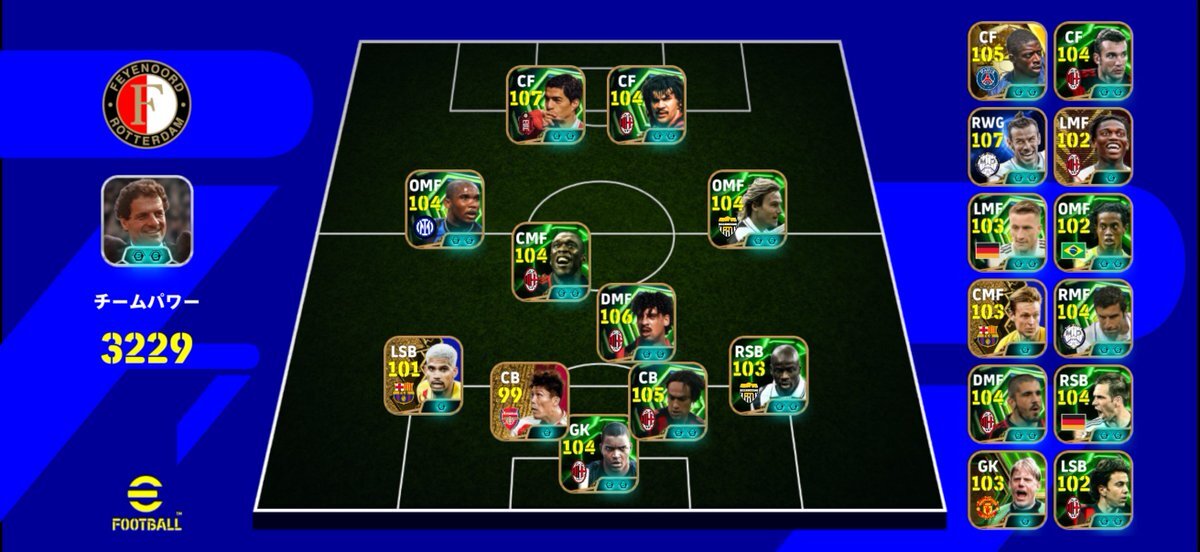The height and width of the screenshot is (552, 1200).
Task: Choose the RMF 104 bench player
Action: [1093, 319]
